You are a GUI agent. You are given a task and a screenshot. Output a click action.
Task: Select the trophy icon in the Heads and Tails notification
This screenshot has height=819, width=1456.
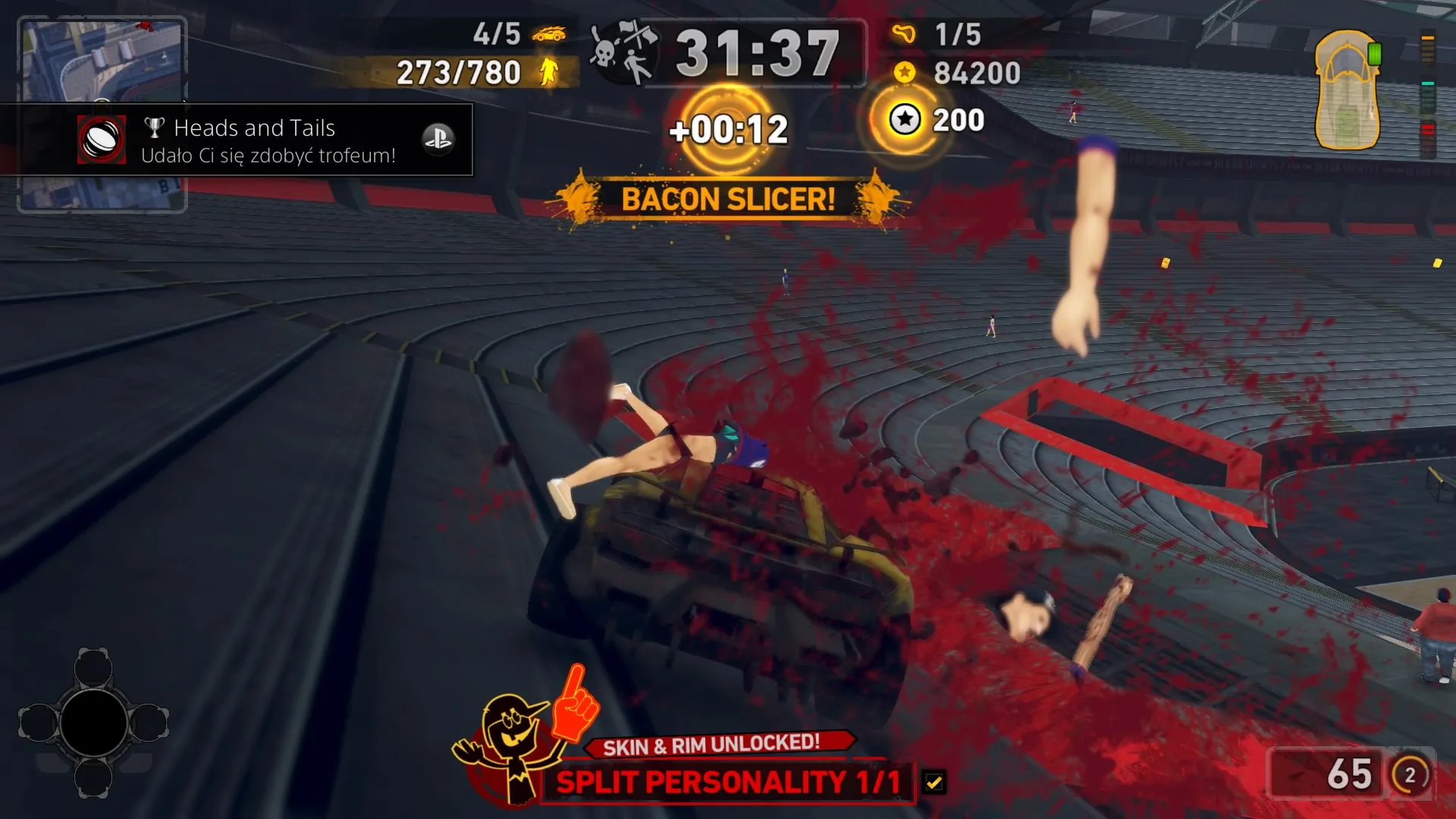(x=154, y=127)
